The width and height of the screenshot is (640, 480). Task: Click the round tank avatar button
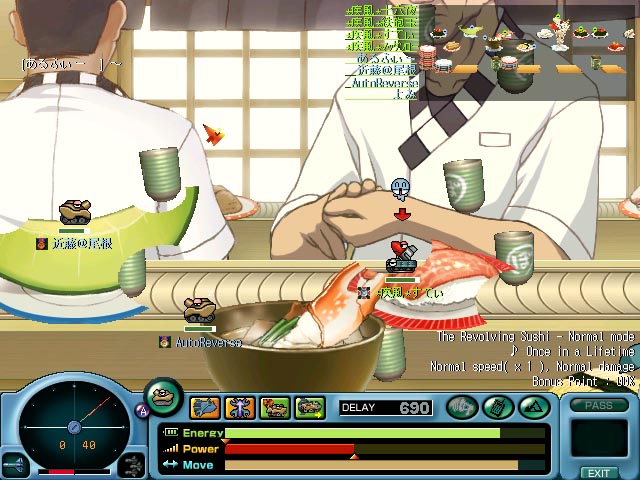point(163,397)
